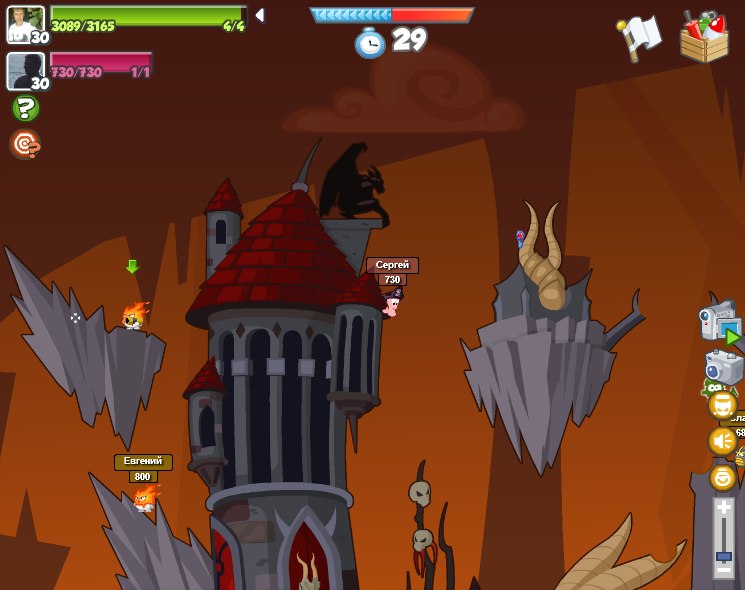Collapse the team health panel arrow
Viewport: 745px width, 590px height.
(x=260, y=15)
